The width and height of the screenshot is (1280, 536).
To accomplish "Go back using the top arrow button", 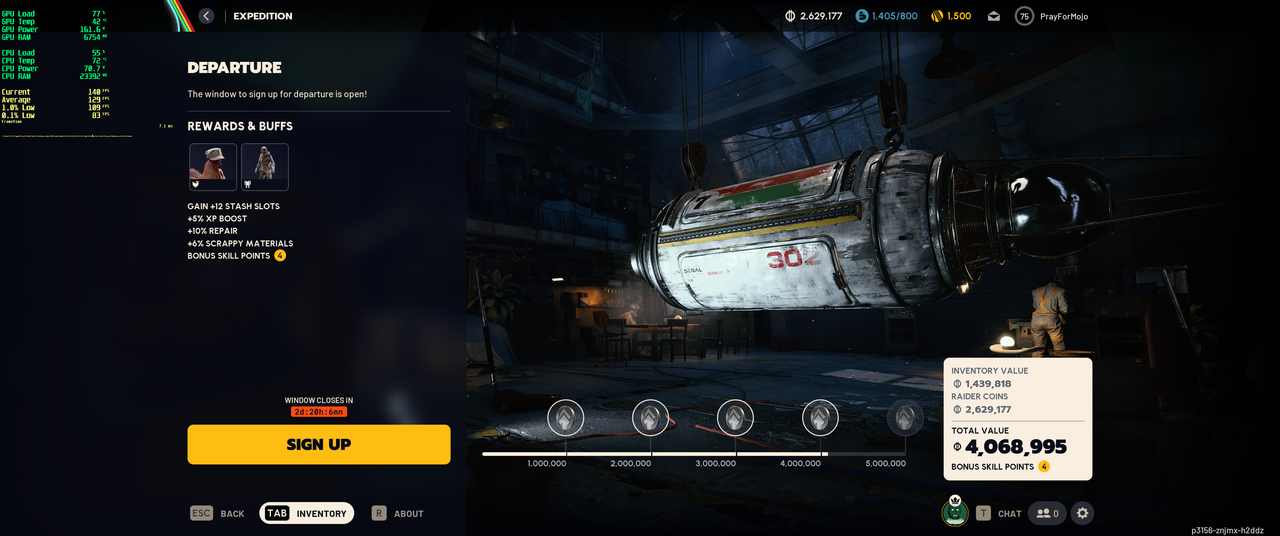I will click(206, 16).
